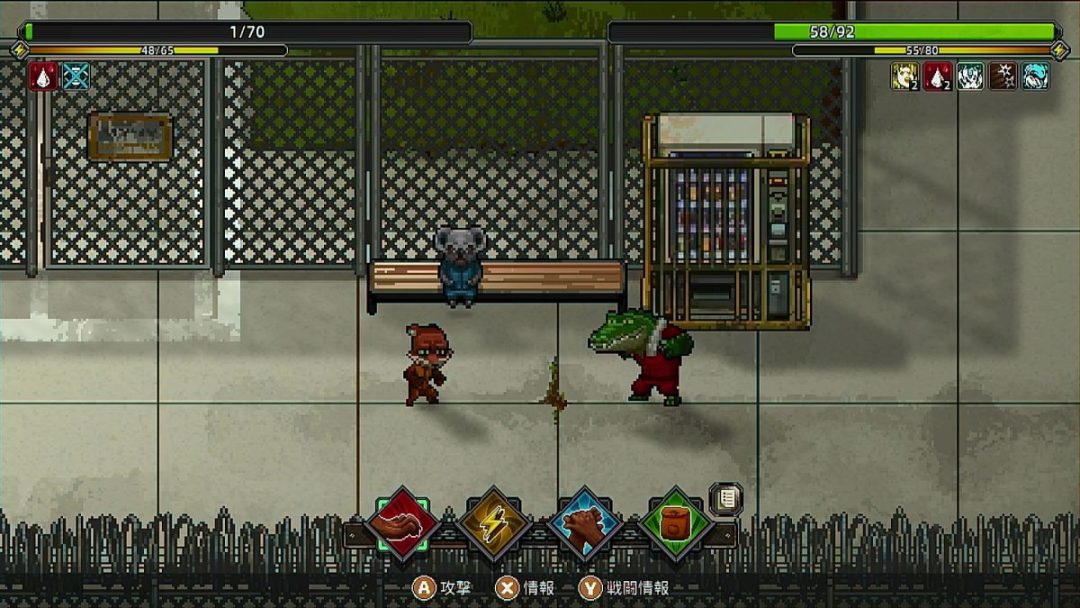Inspect the crossed-out bee status icon

coord(76,76)
